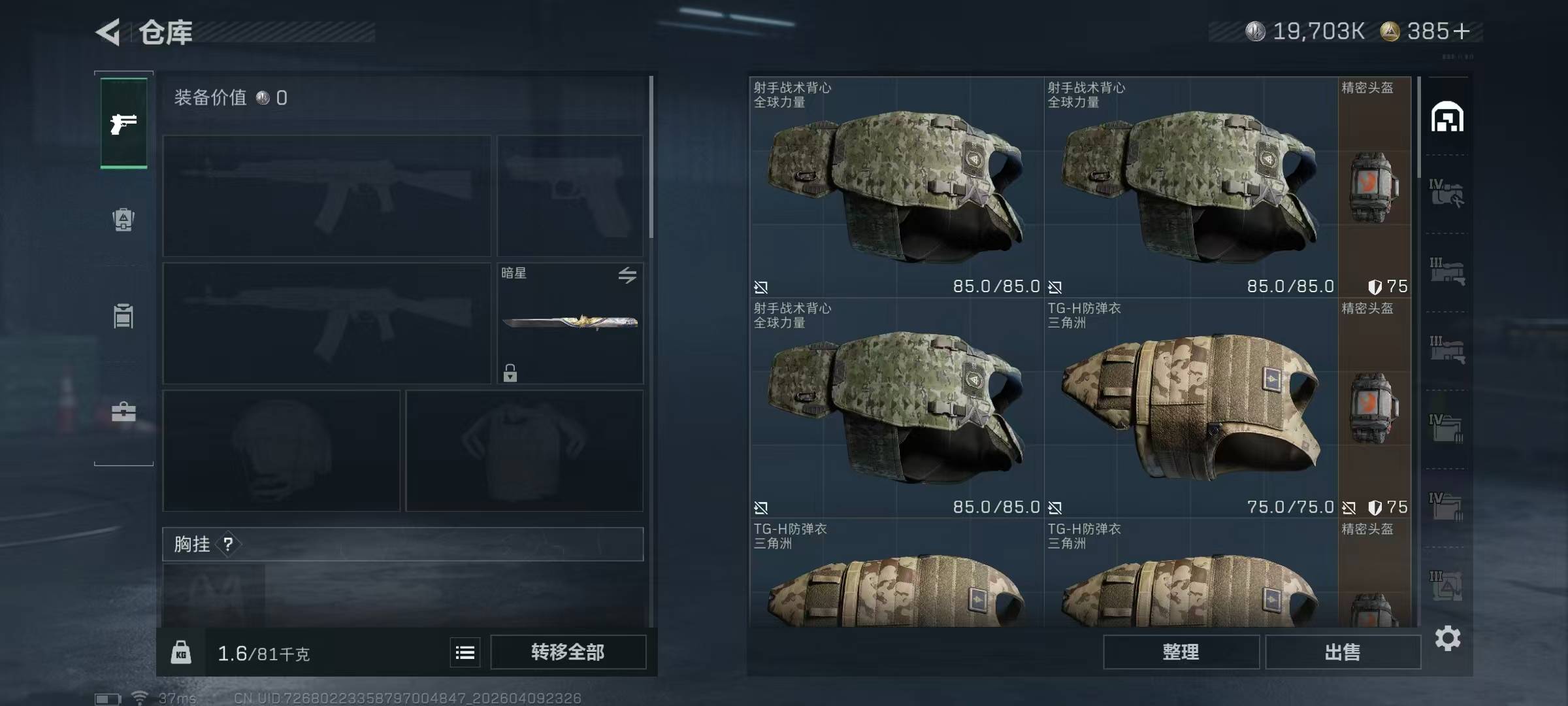Select the 暗星 knife melee slot

[x=570, y=323]
